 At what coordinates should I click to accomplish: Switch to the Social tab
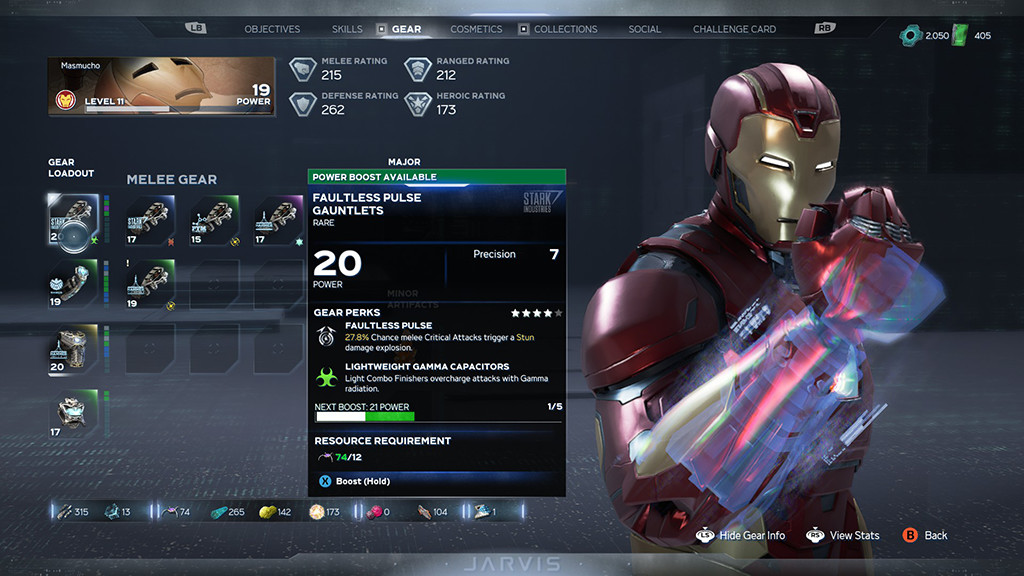(x=644, y=29)
